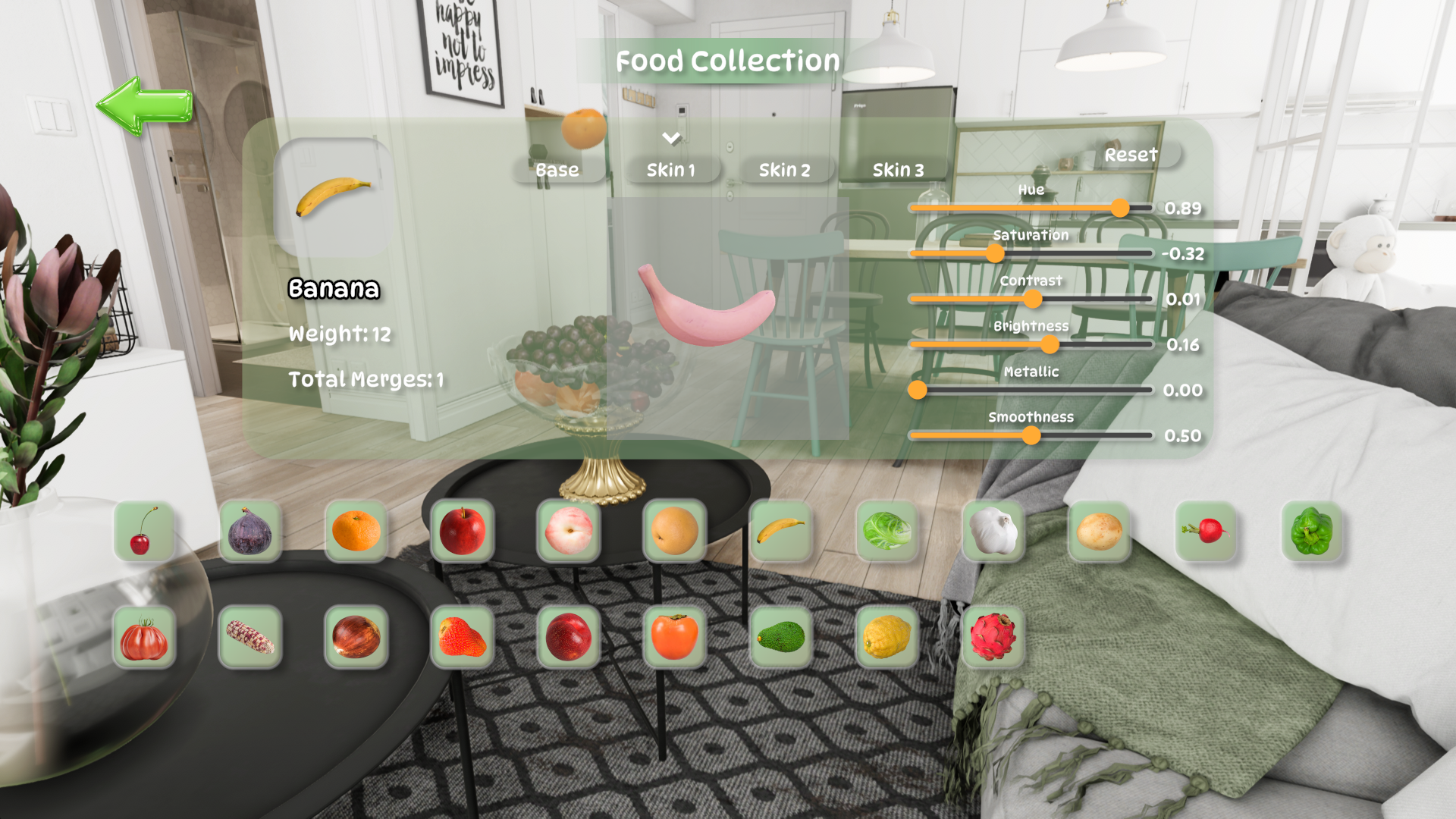Select the garlic icon in the collection

click(x=993, y=531)
